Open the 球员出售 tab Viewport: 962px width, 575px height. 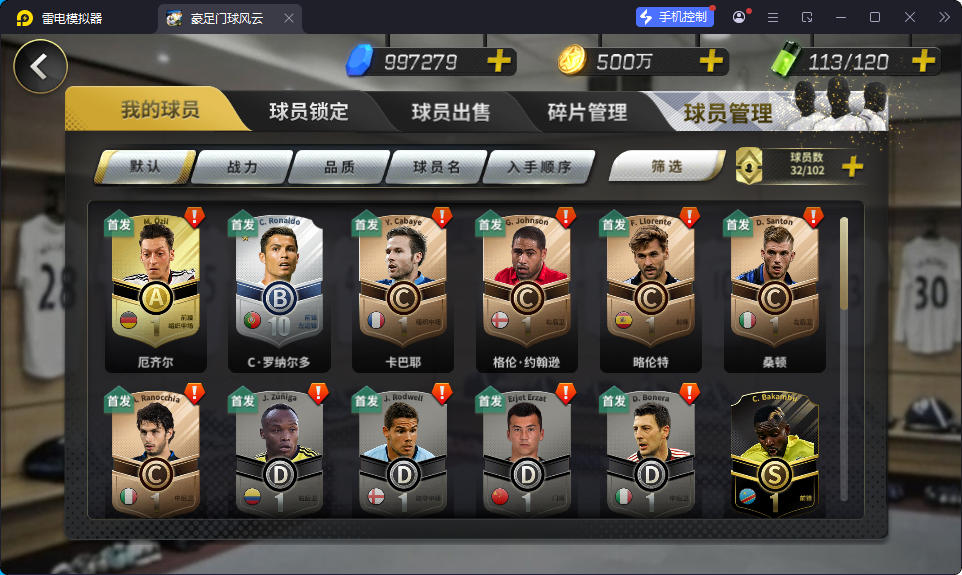(451, 112)
